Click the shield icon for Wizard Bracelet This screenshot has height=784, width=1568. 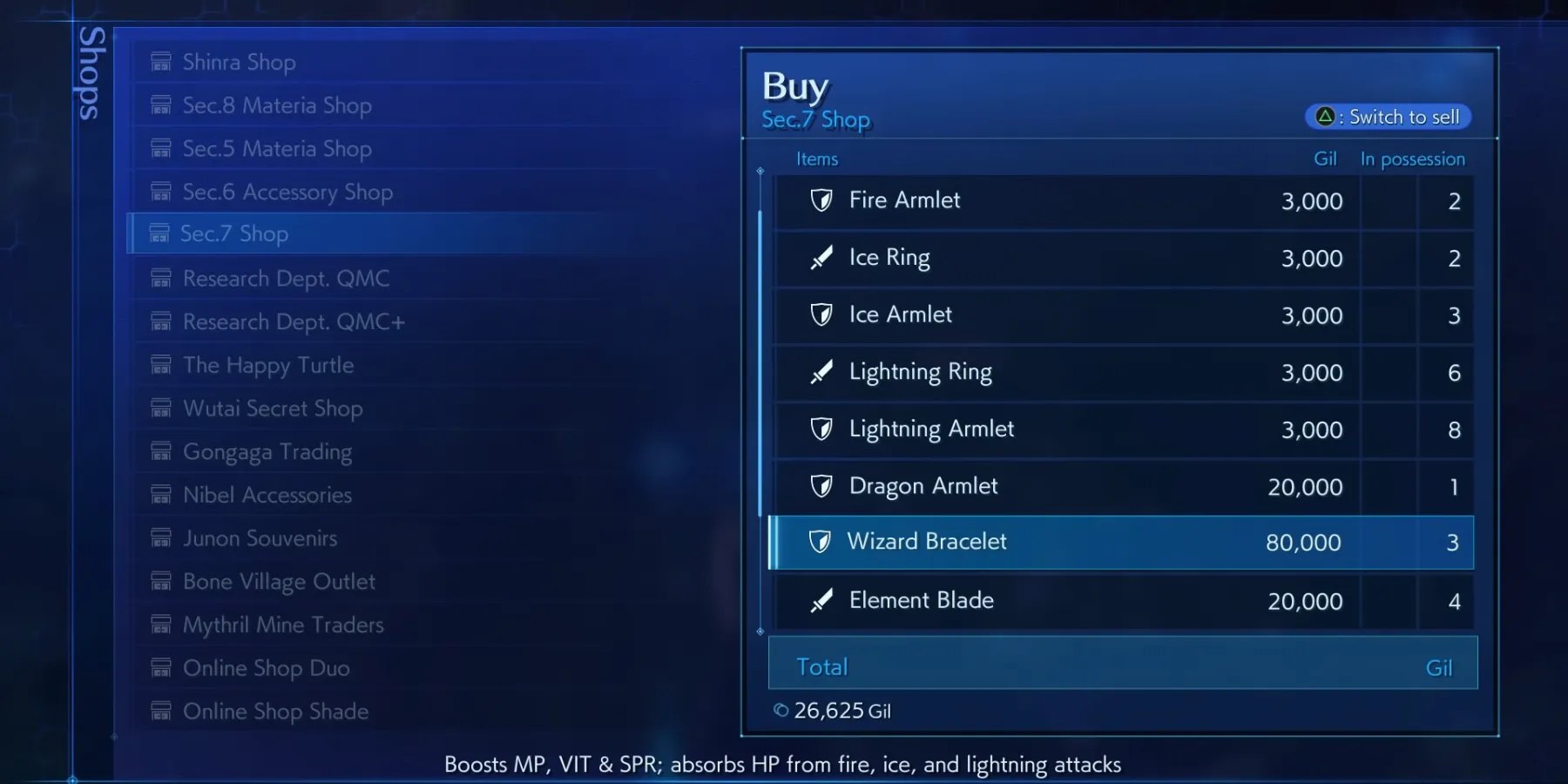(821, 542)
